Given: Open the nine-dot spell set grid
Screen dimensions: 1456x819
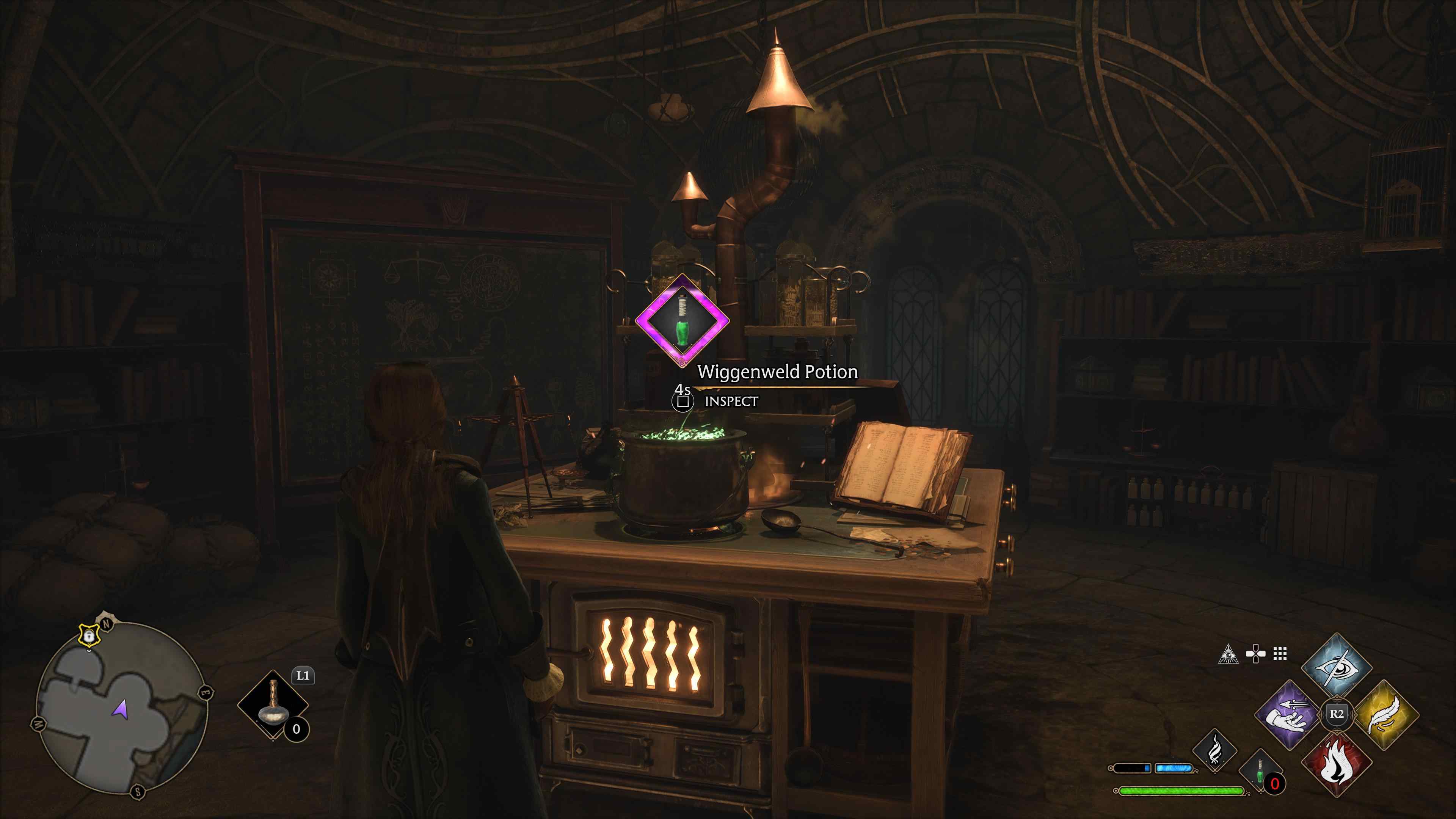Looking at the screenshot, I should [1280, 654].
